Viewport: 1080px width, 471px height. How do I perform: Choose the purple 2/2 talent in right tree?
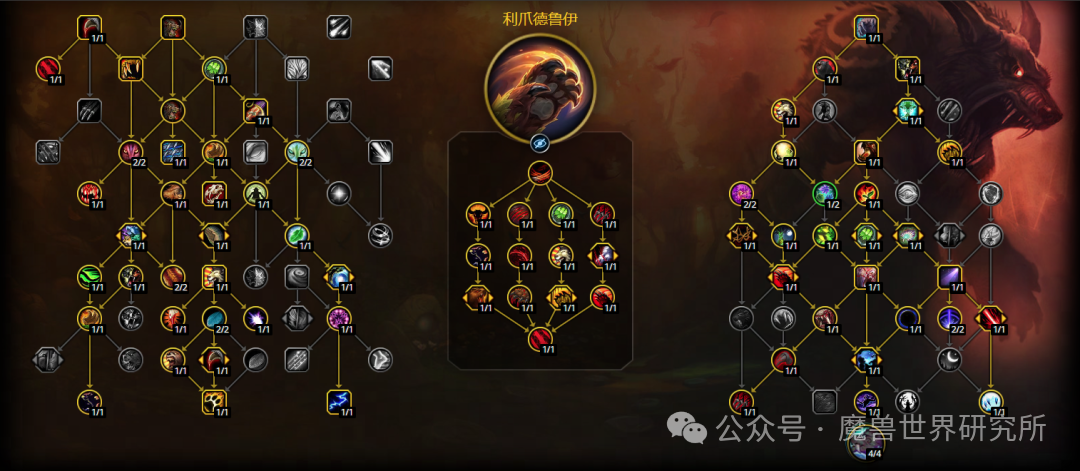point(743,193)
